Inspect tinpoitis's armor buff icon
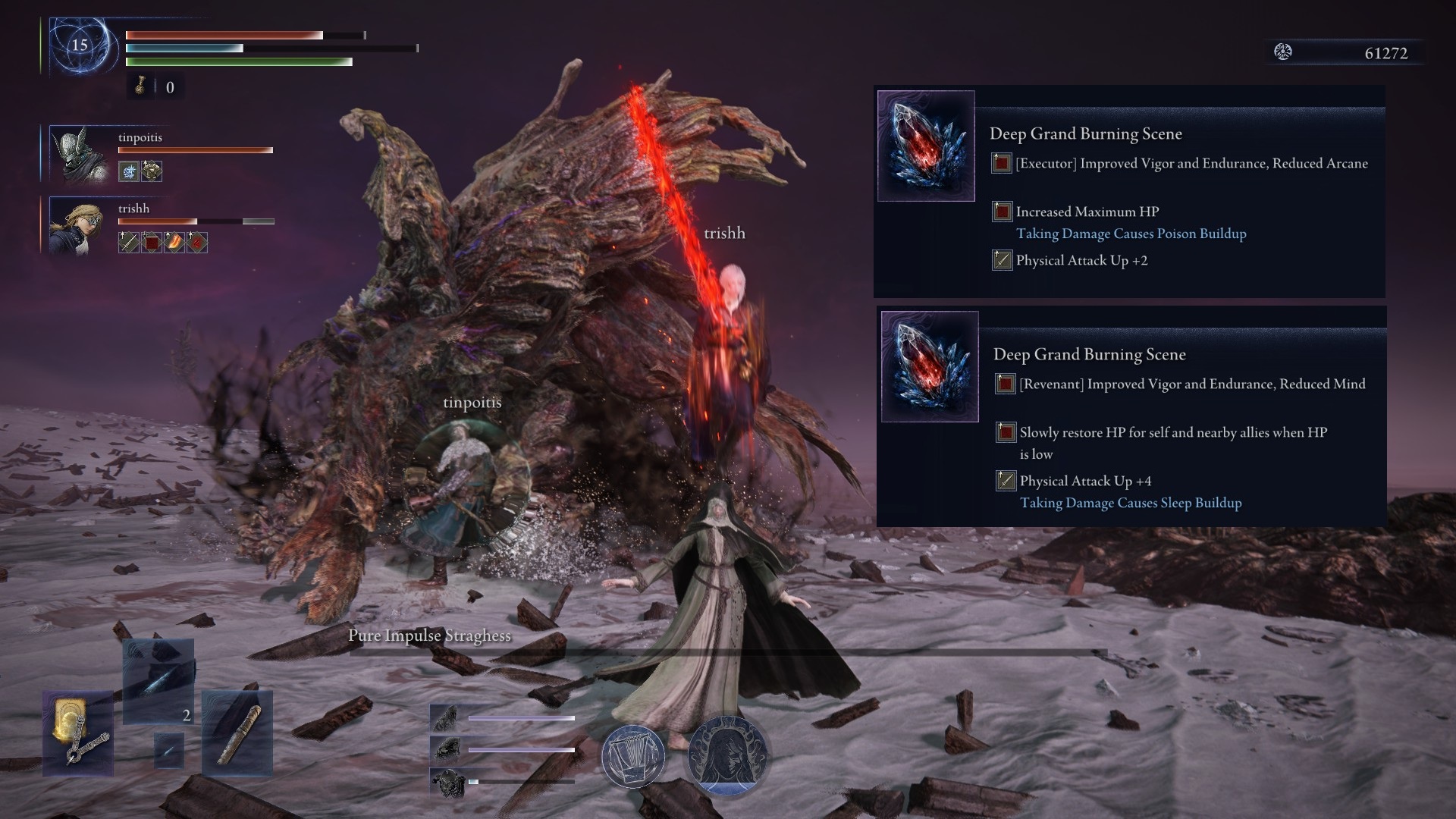This screenshot has height=819, width=1456. coord(152,171)
